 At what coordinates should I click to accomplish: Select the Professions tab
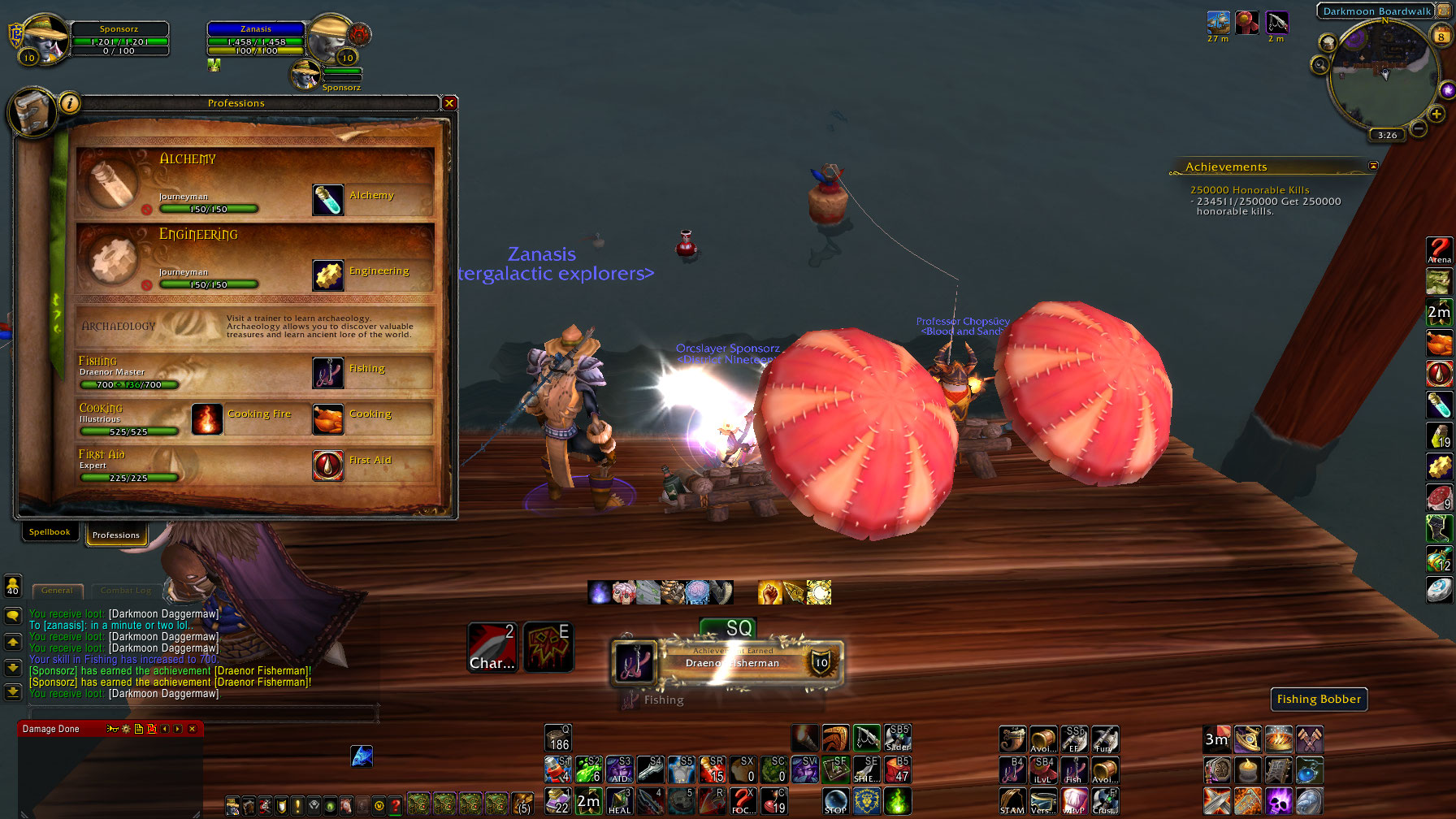click(116, 535)
